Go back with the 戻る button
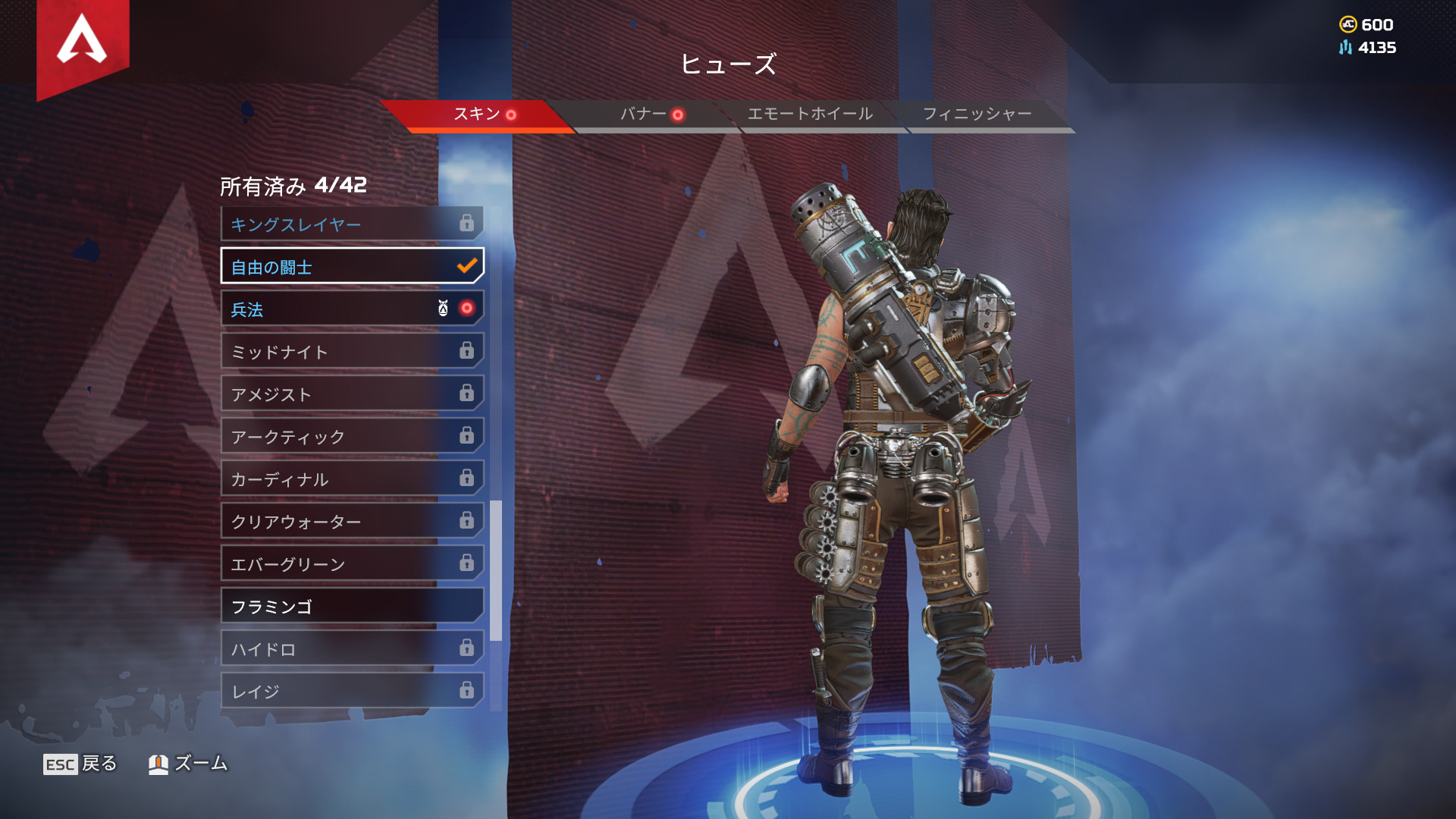Image resolution: width=1456 pixels, height=819 pixels. tap(80, 764)
